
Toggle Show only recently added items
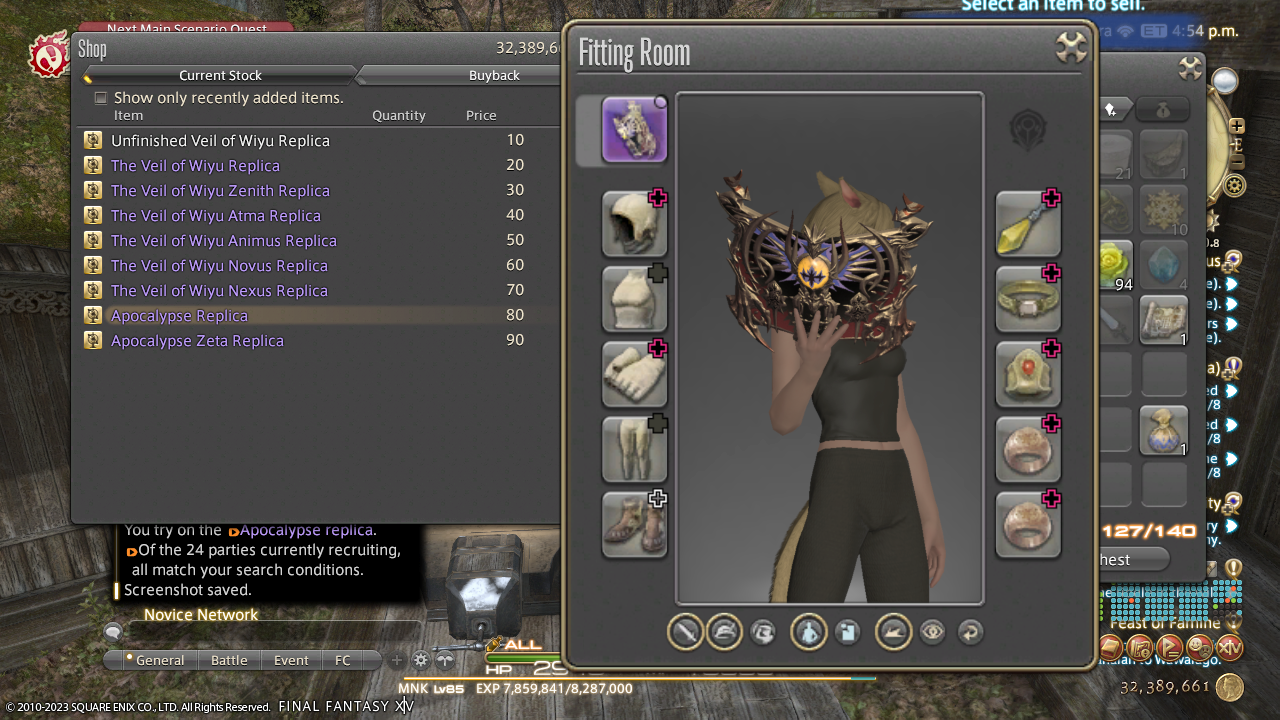click(101, 98)
